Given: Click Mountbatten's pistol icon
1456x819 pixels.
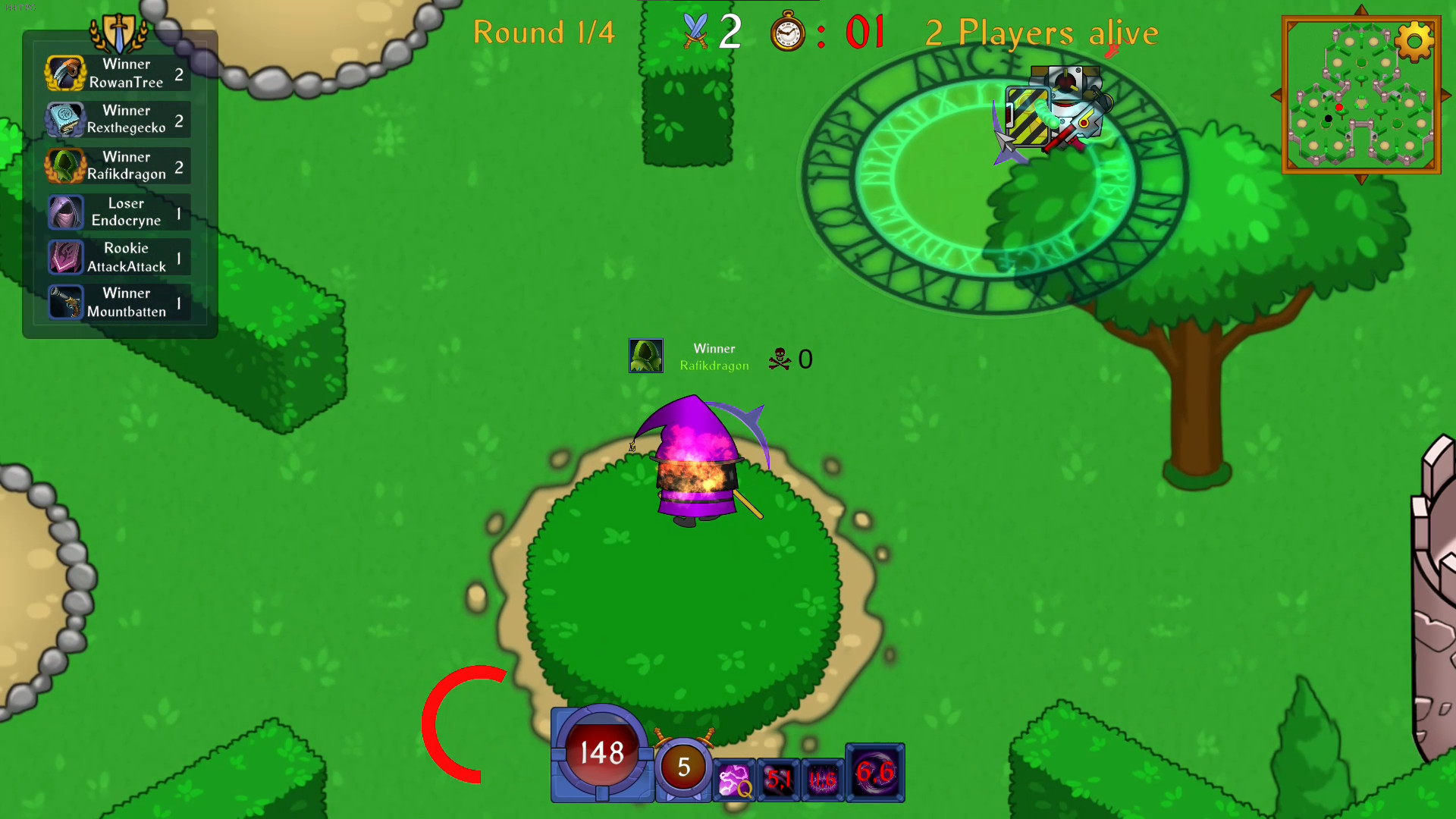Looking at the screenshot, I should 65,302.
